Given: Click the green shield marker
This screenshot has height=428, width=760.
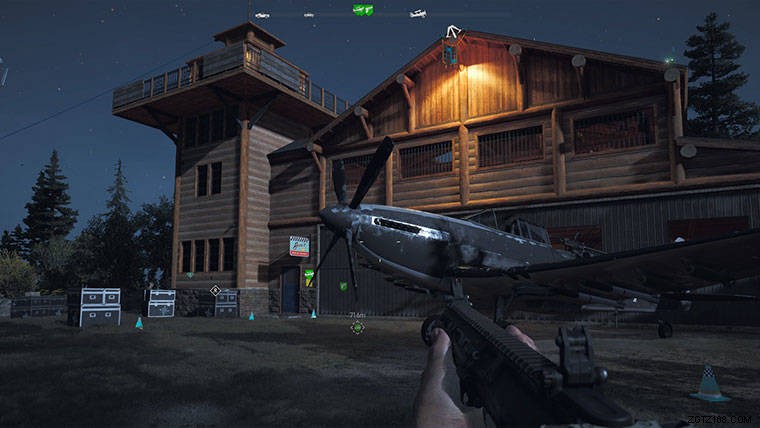Looking at the screenshot, I should point(343,287).
